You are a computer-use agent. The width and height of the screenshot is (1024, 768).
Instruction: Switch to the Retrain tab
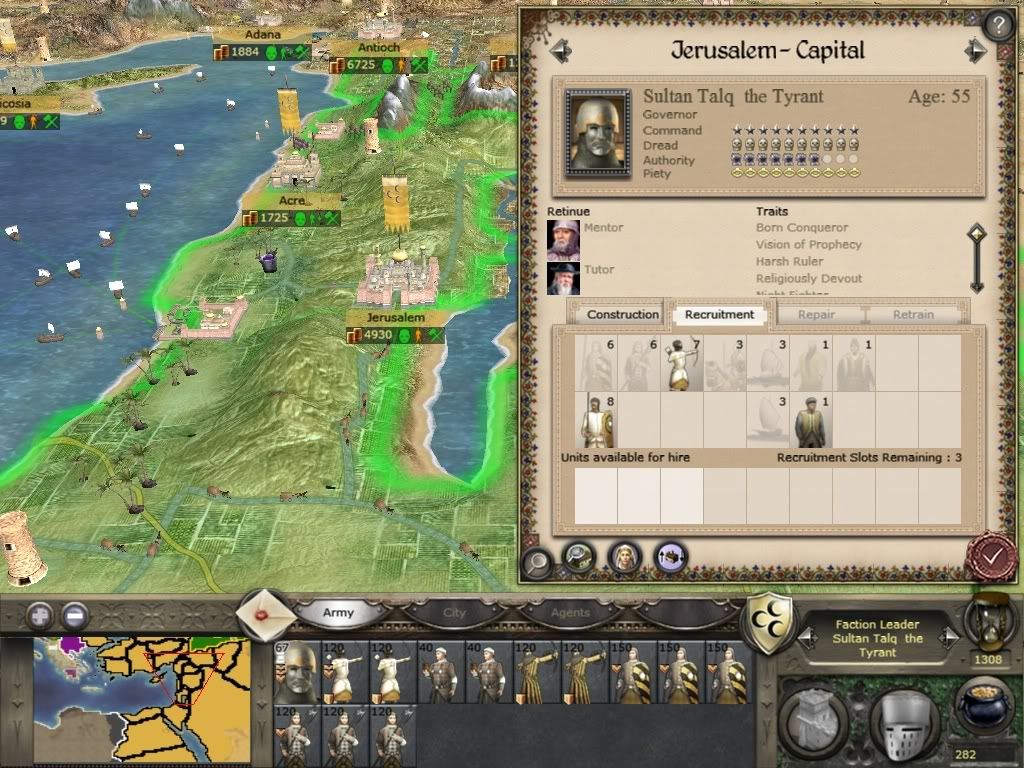[x=913, y=314]
